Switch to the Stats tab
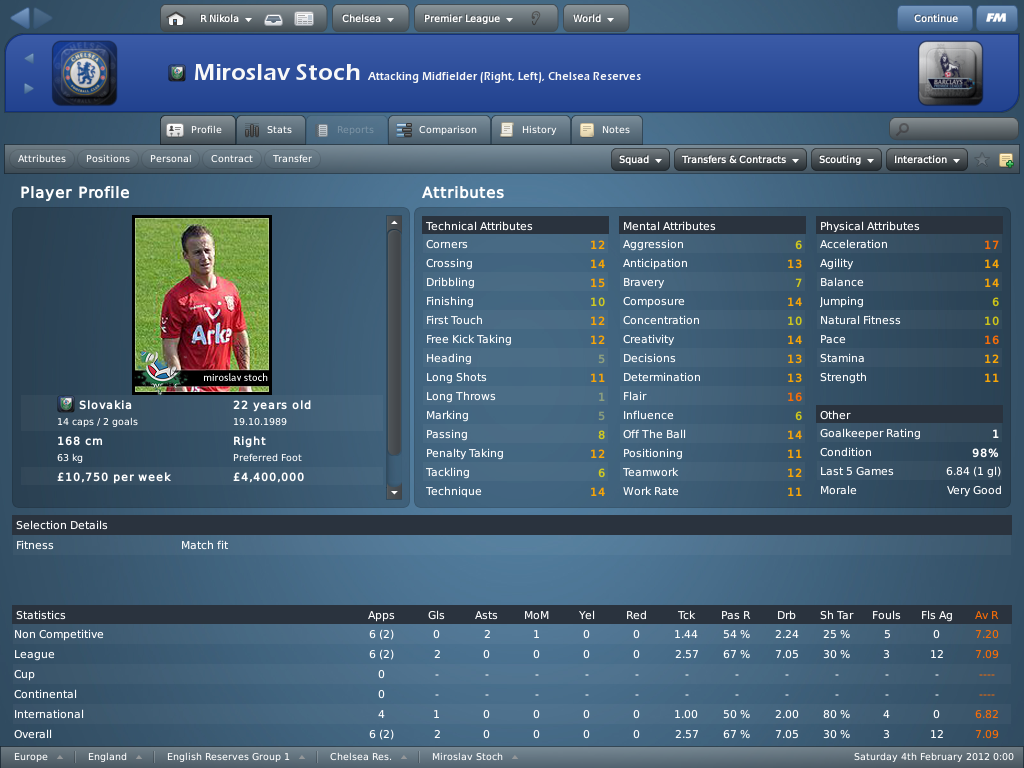Viewport: 1024px width, 768px height. pyautogui.click(x=269, y=130)
